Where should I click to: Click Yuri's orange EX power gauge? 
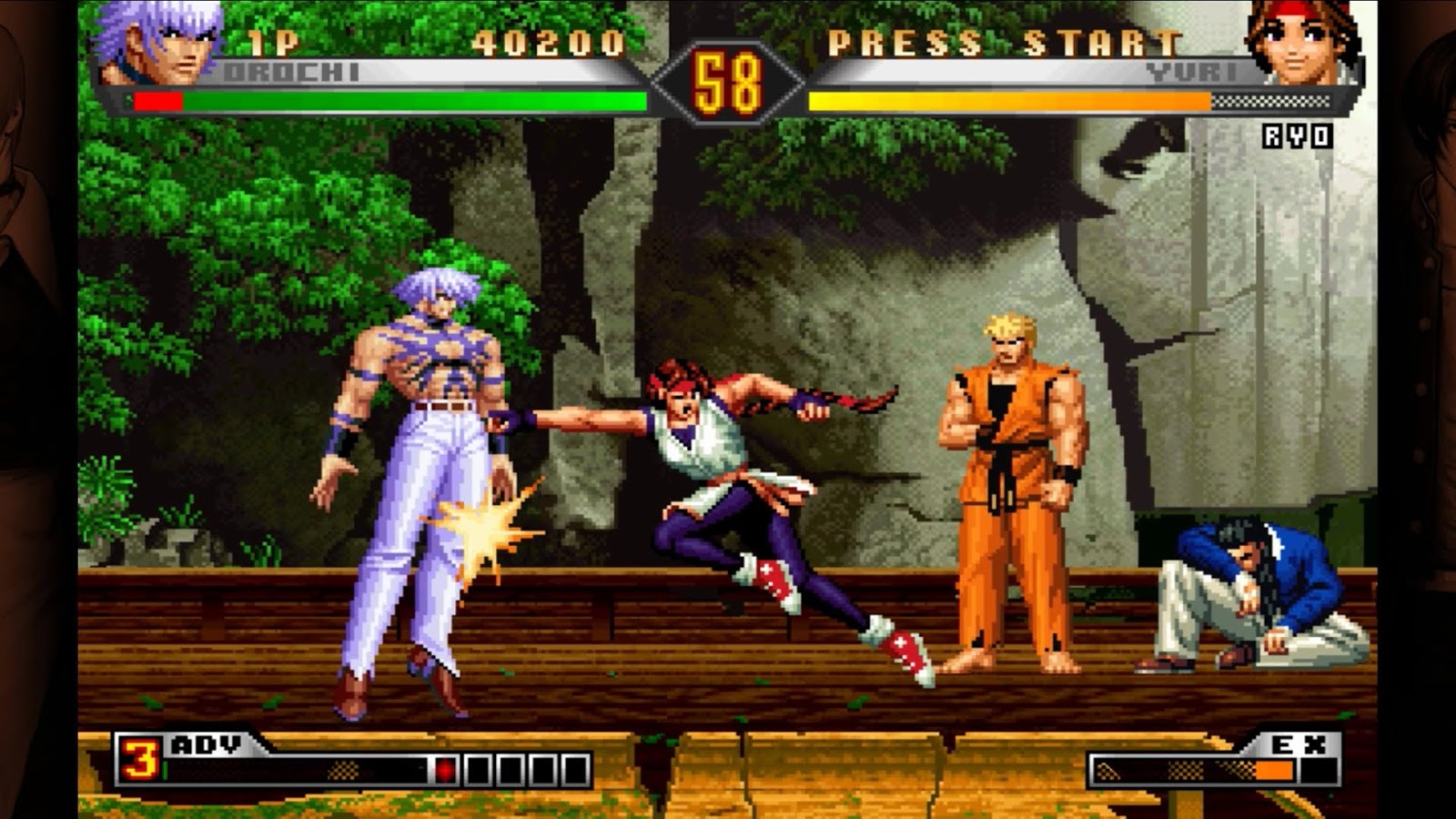click(1001, 100)
